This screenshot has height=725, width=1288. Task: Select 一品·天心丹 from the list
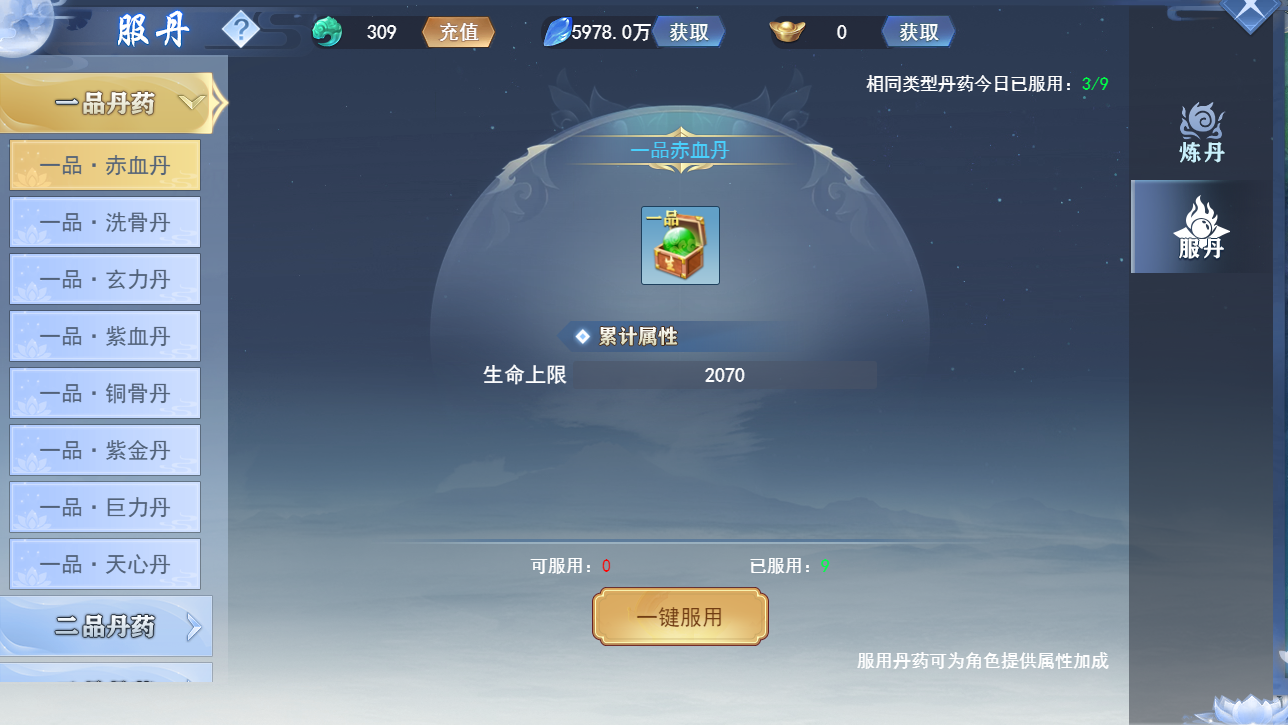[x=105, y=564]
